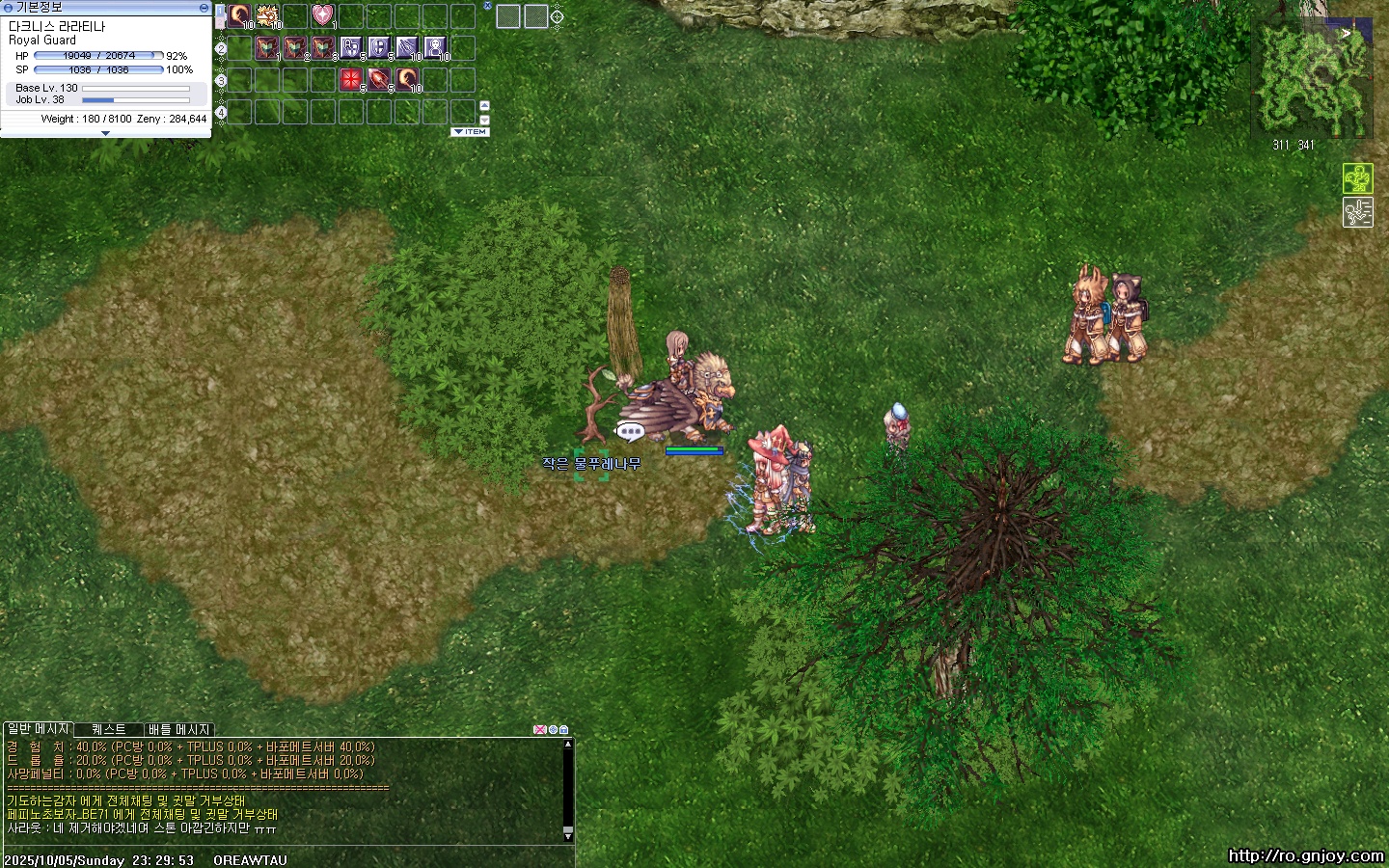Image resolution: width=1389 pixels, height=868 pixels.
Task: Click the pink X chat window icon
Action: coord(539,730)
